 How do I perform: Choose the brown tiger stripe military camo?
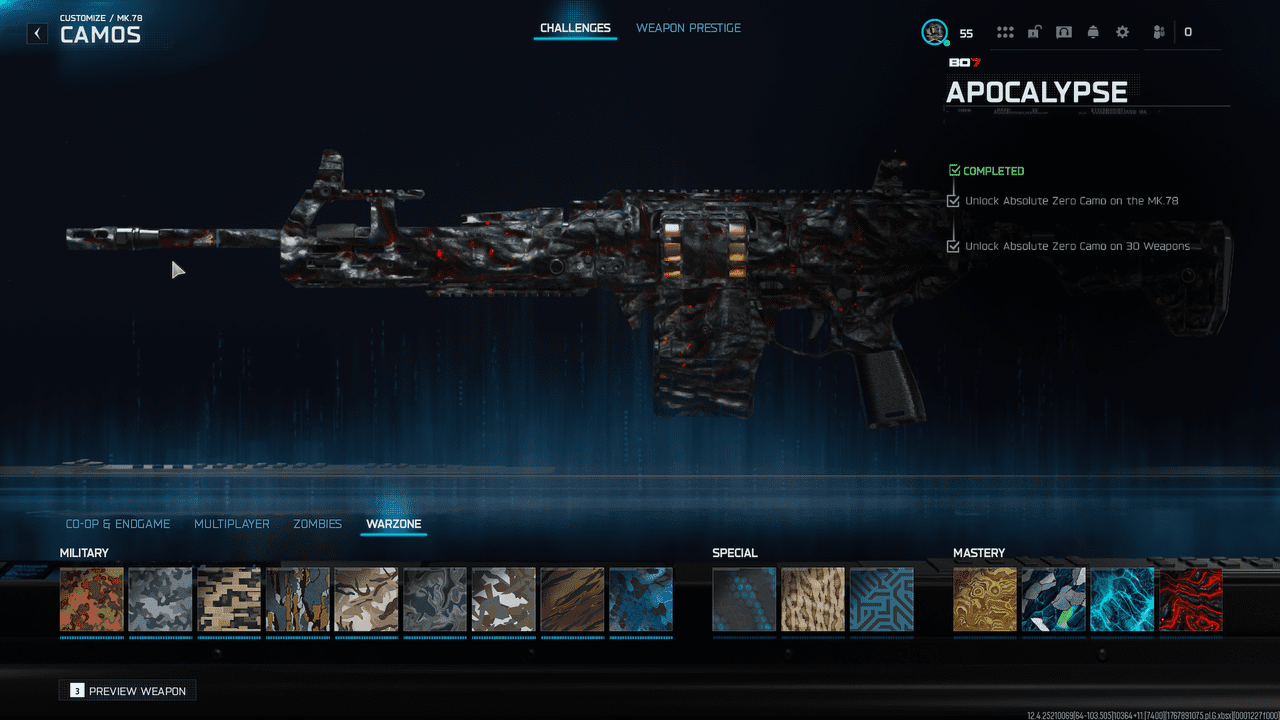pyautogui.click(x=572, y=600)
